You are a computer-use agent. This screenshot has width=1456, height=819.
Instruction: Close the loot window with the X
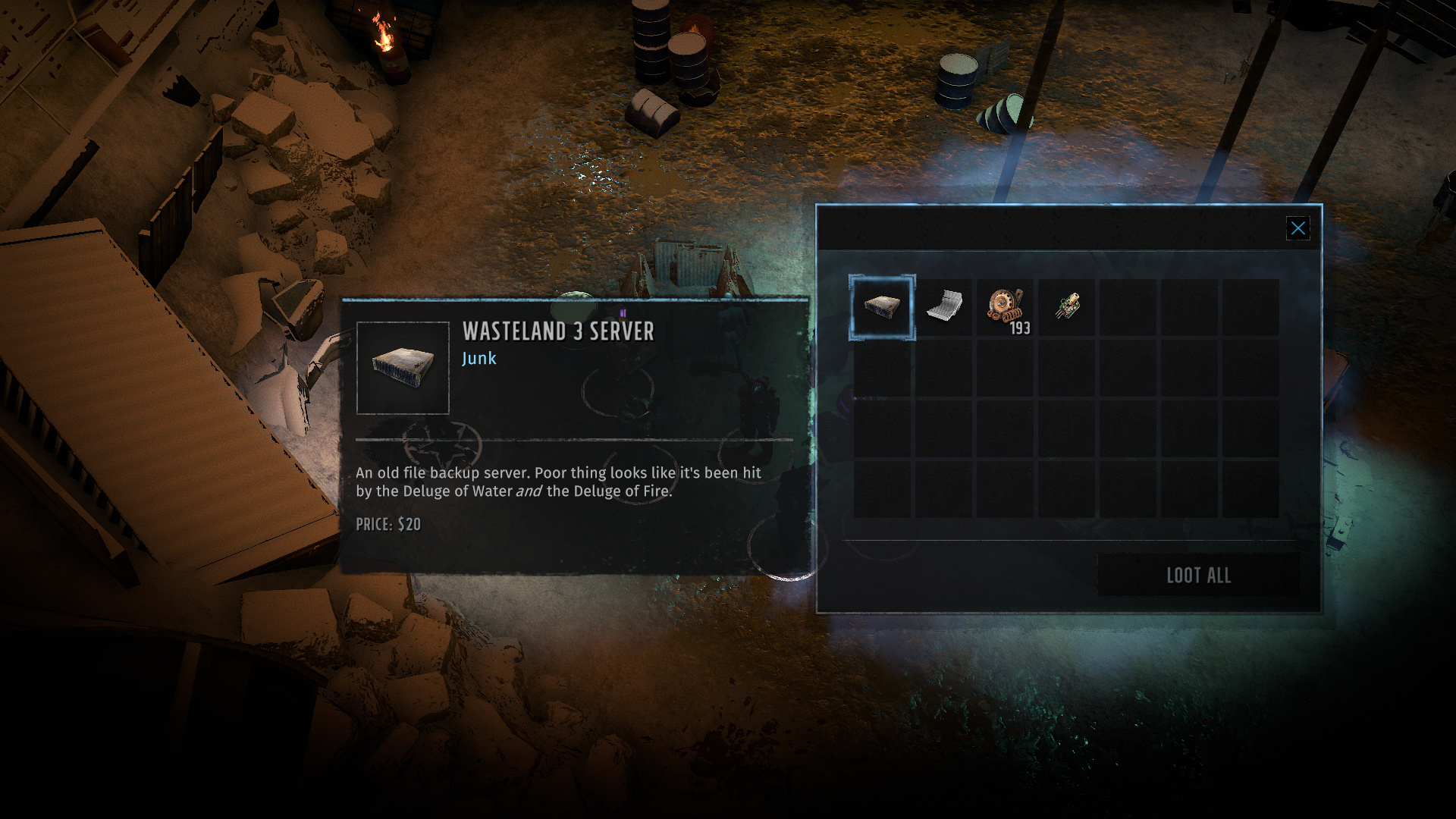[x=1298, y=228]
